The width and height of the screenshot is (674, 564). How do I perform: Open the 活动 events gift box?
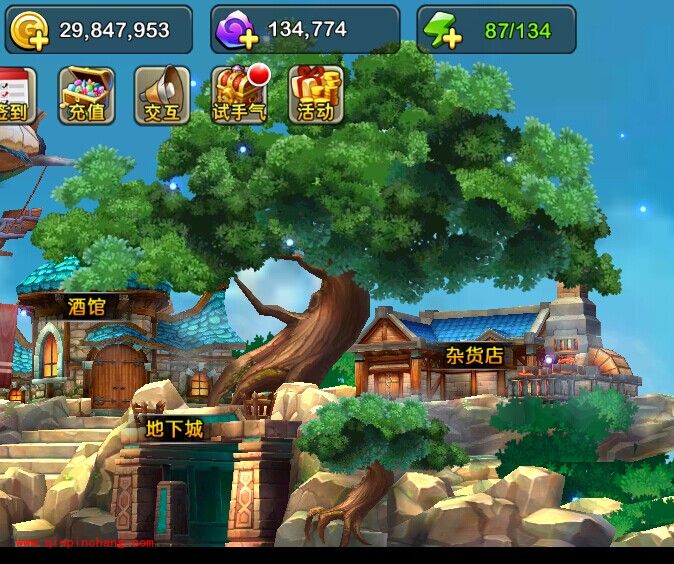[x=315, y=95]
